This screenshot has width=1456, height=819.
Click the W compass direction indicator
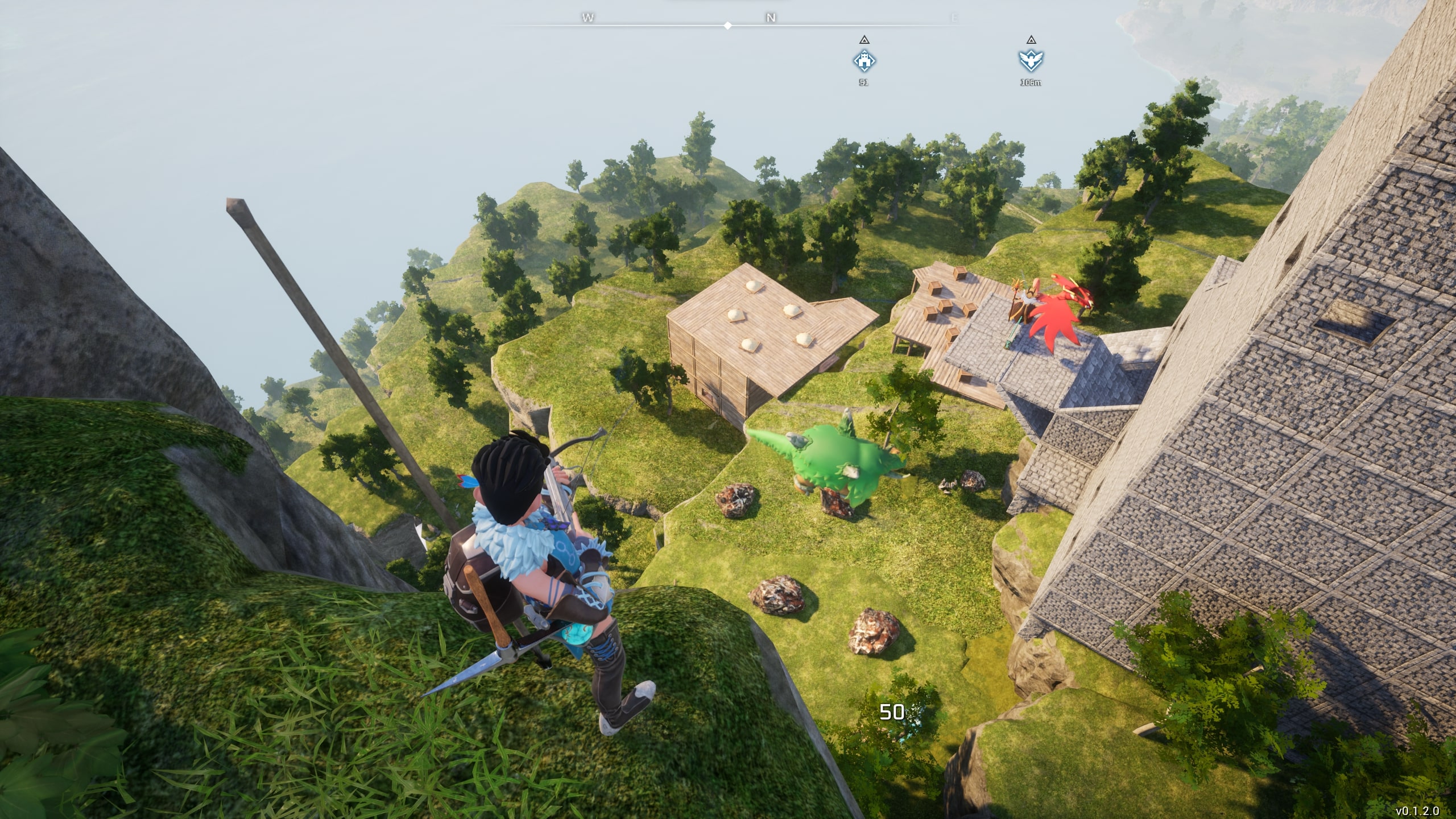point(588,19)
